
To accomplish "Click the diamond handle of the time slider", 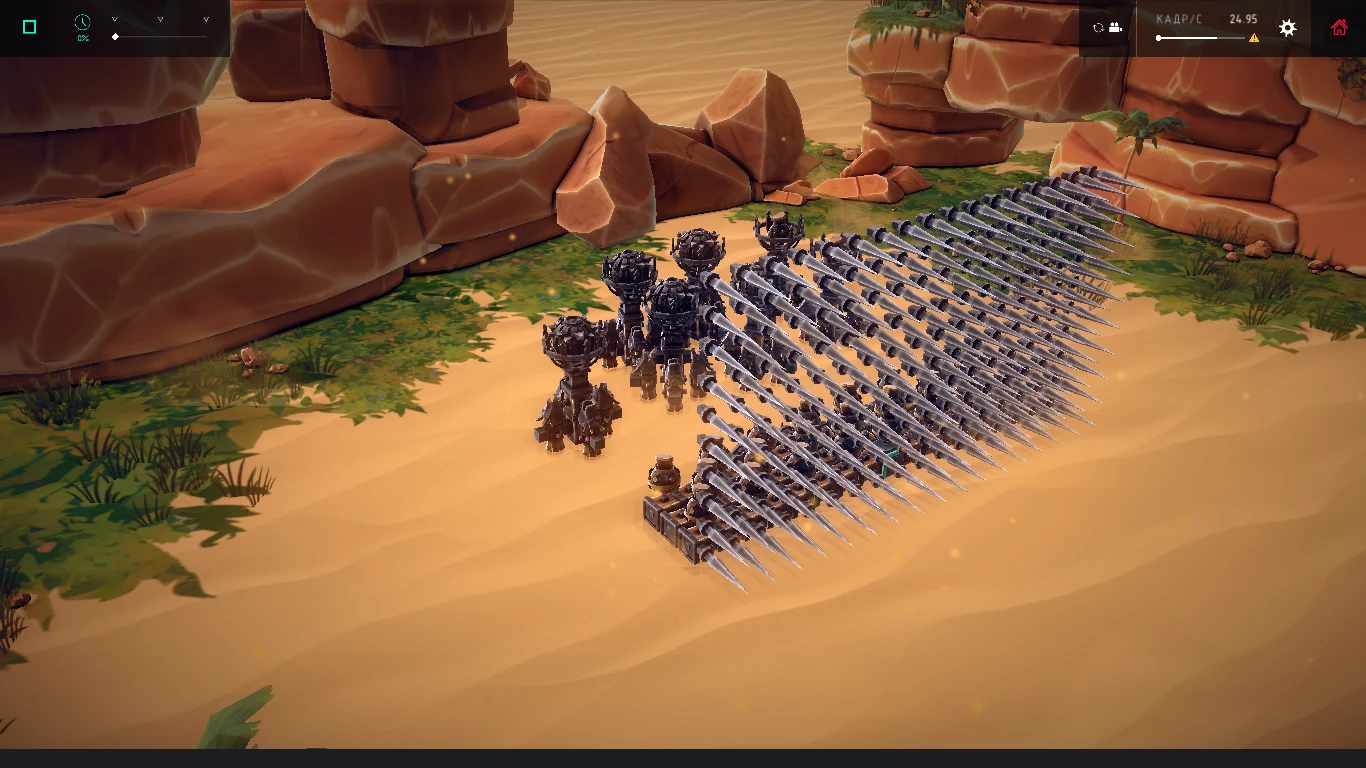I will pos(115,37).
